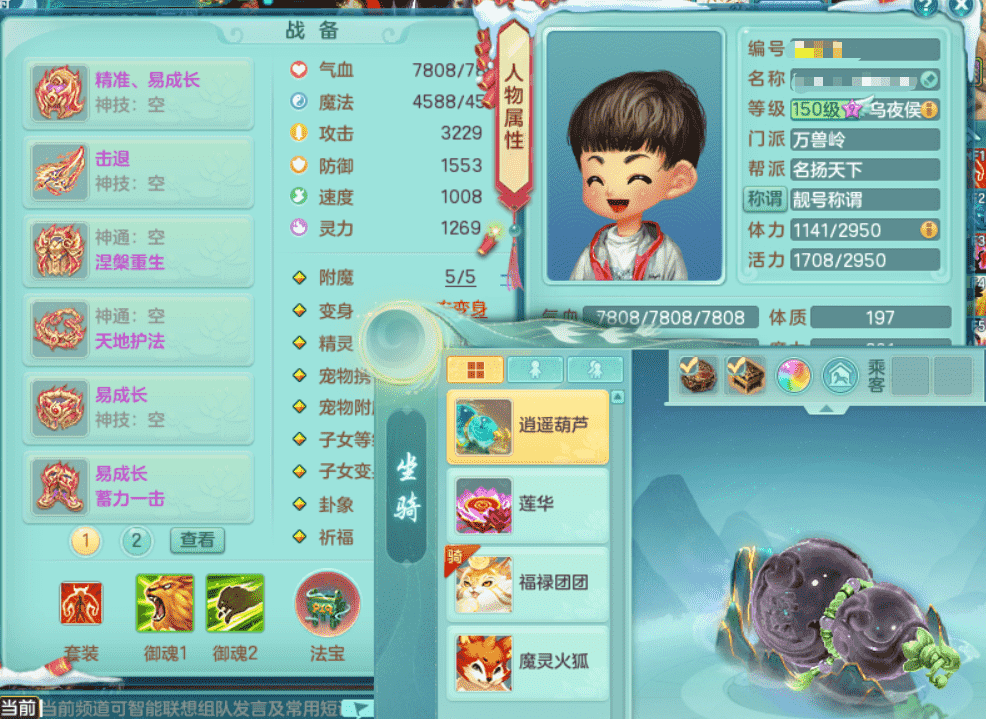Choose the 魔灵火狐 mount

pos(528,661)
